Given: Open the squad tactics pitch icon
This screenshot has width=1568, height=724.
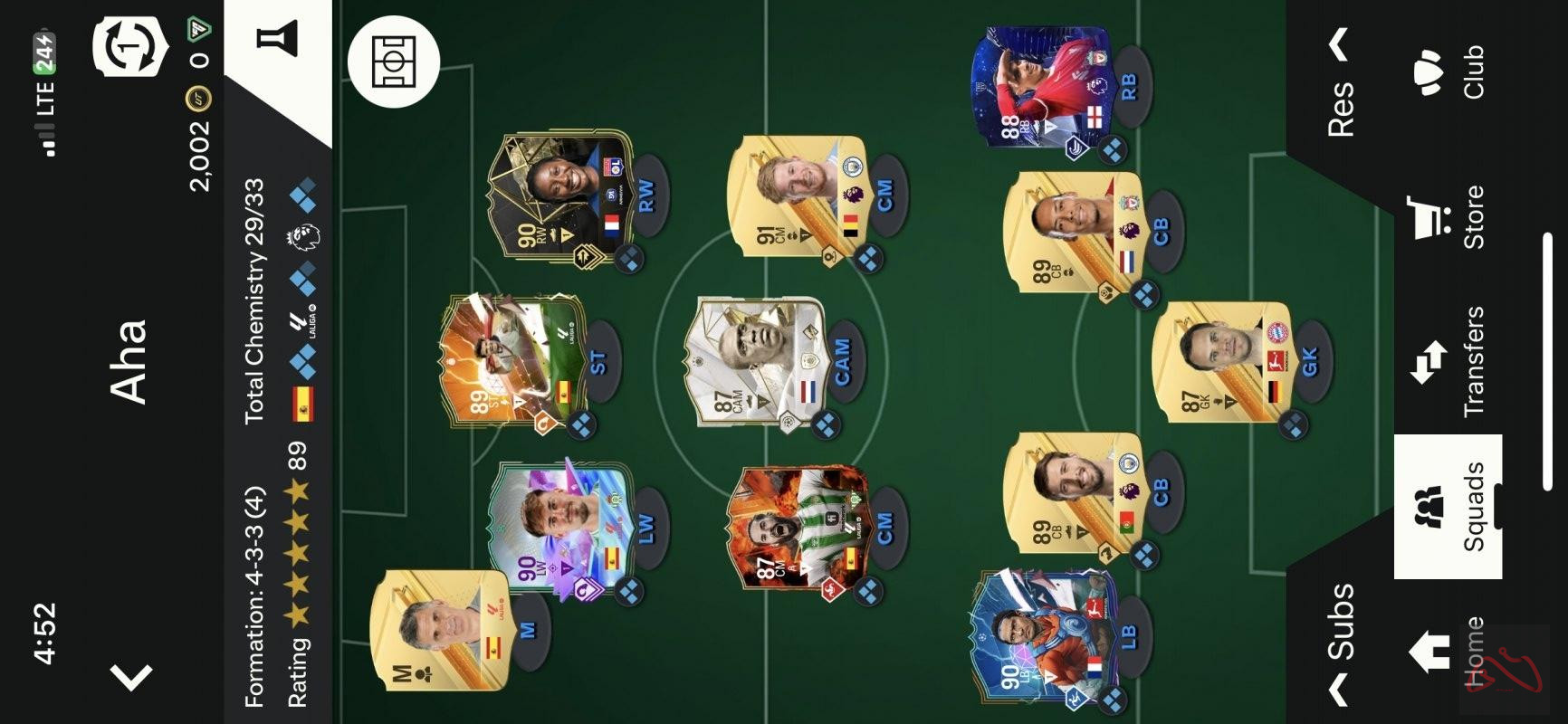Looking at the screenshot, I should click(396, 62).
